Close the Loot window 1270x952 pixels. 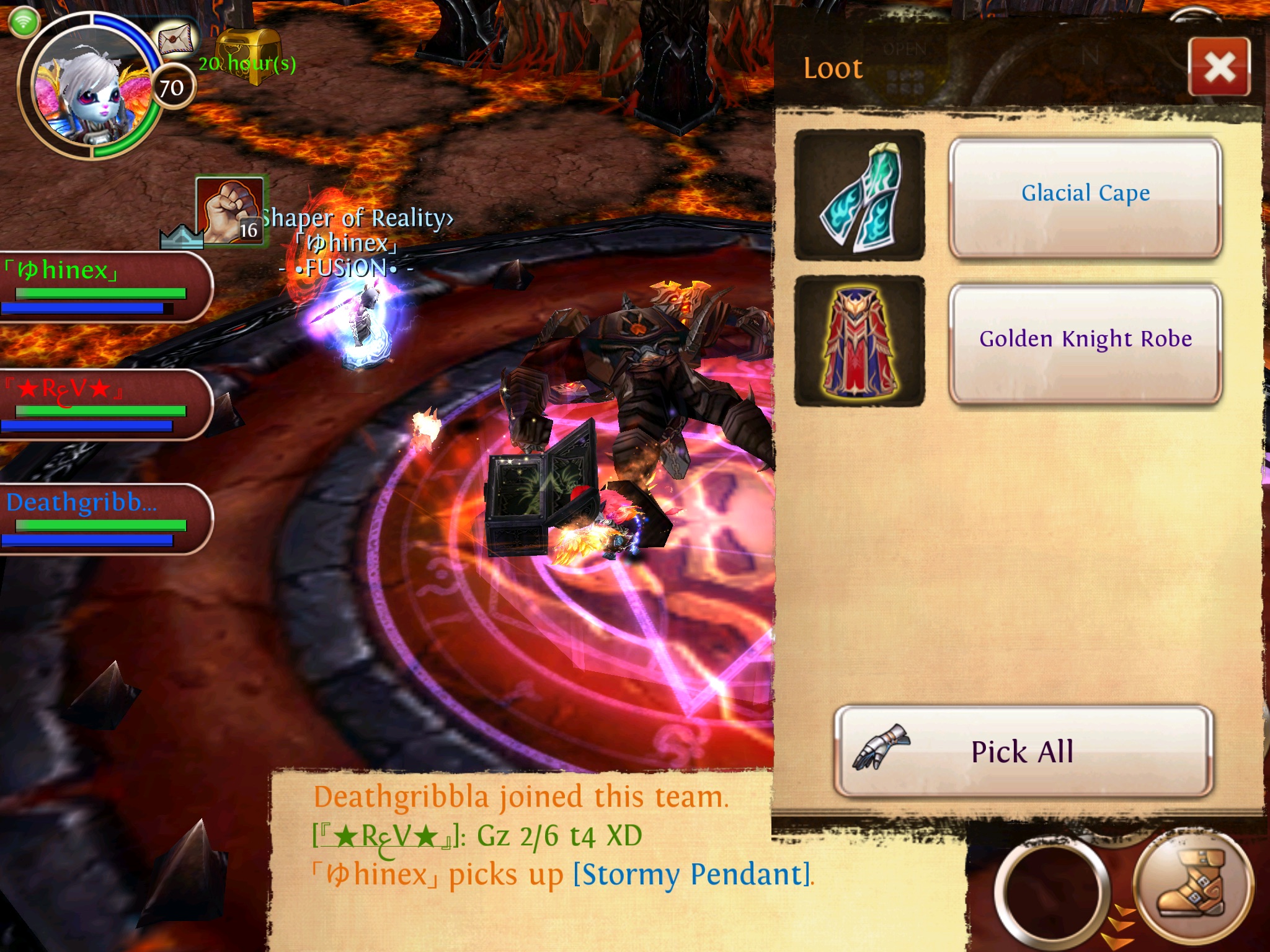[1219, 67]
